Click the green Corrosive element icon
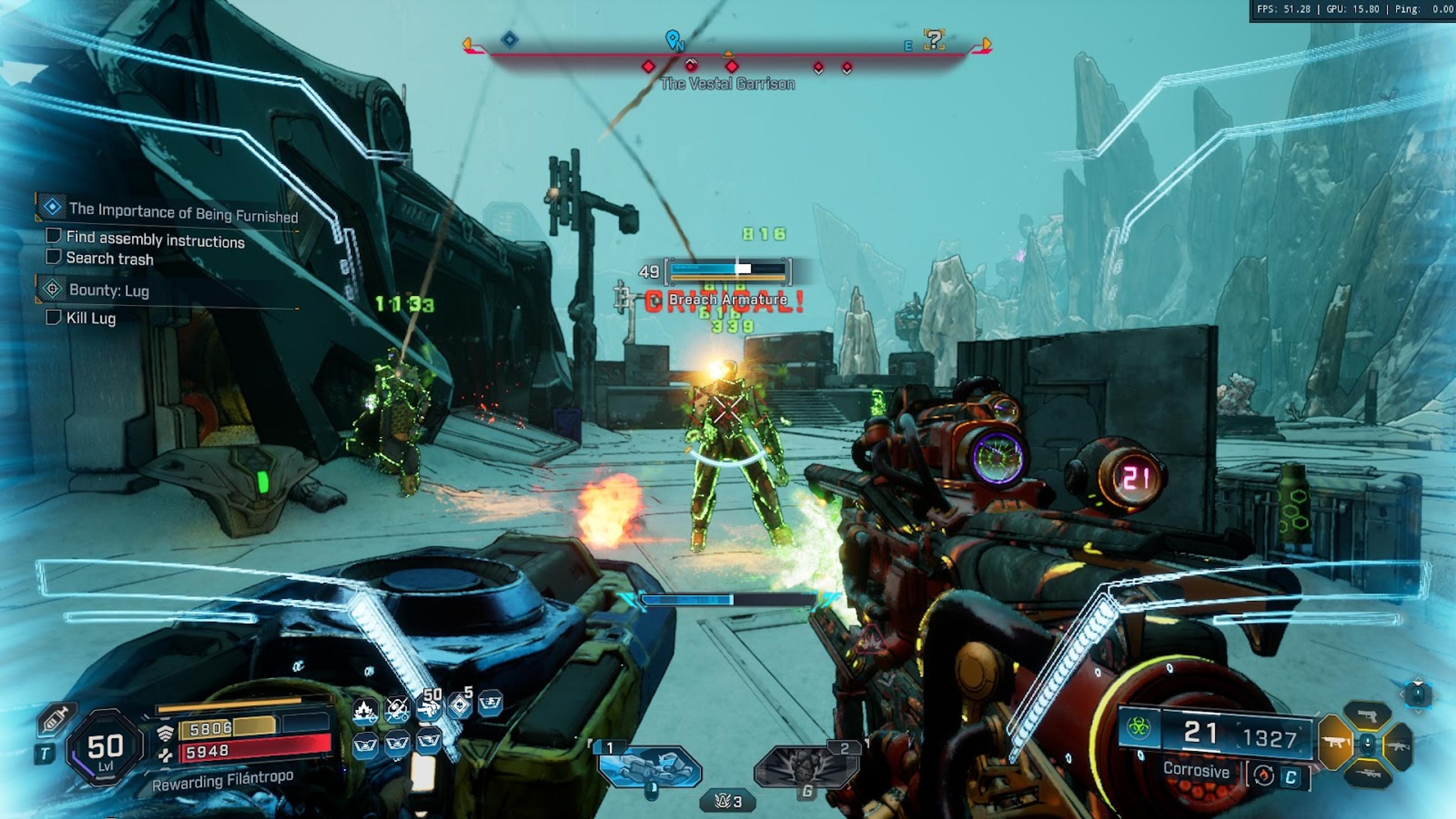This screenshot has height=819, width=1456. coord(1138,728)
